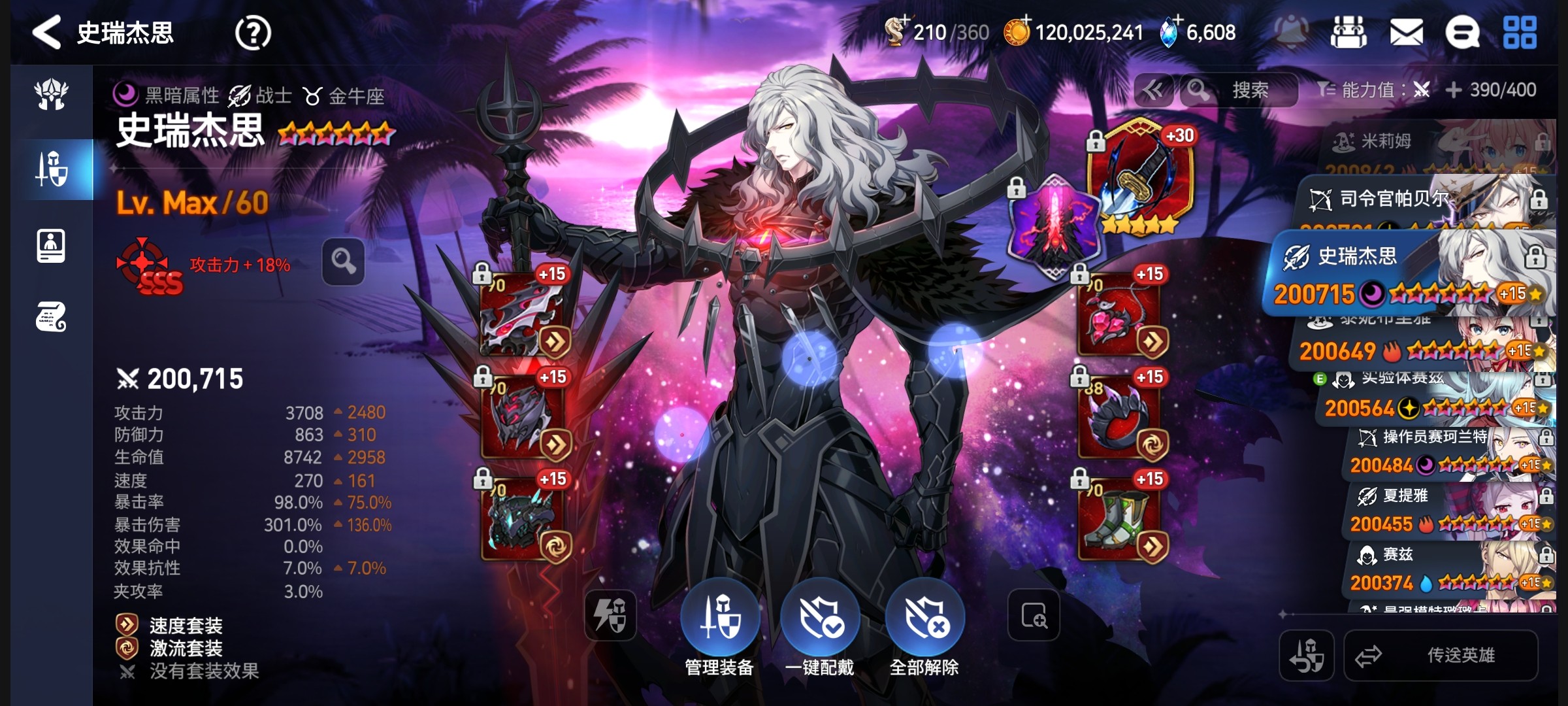Open the four-square grid menu
The image size is (1568, 706).
1520,33
